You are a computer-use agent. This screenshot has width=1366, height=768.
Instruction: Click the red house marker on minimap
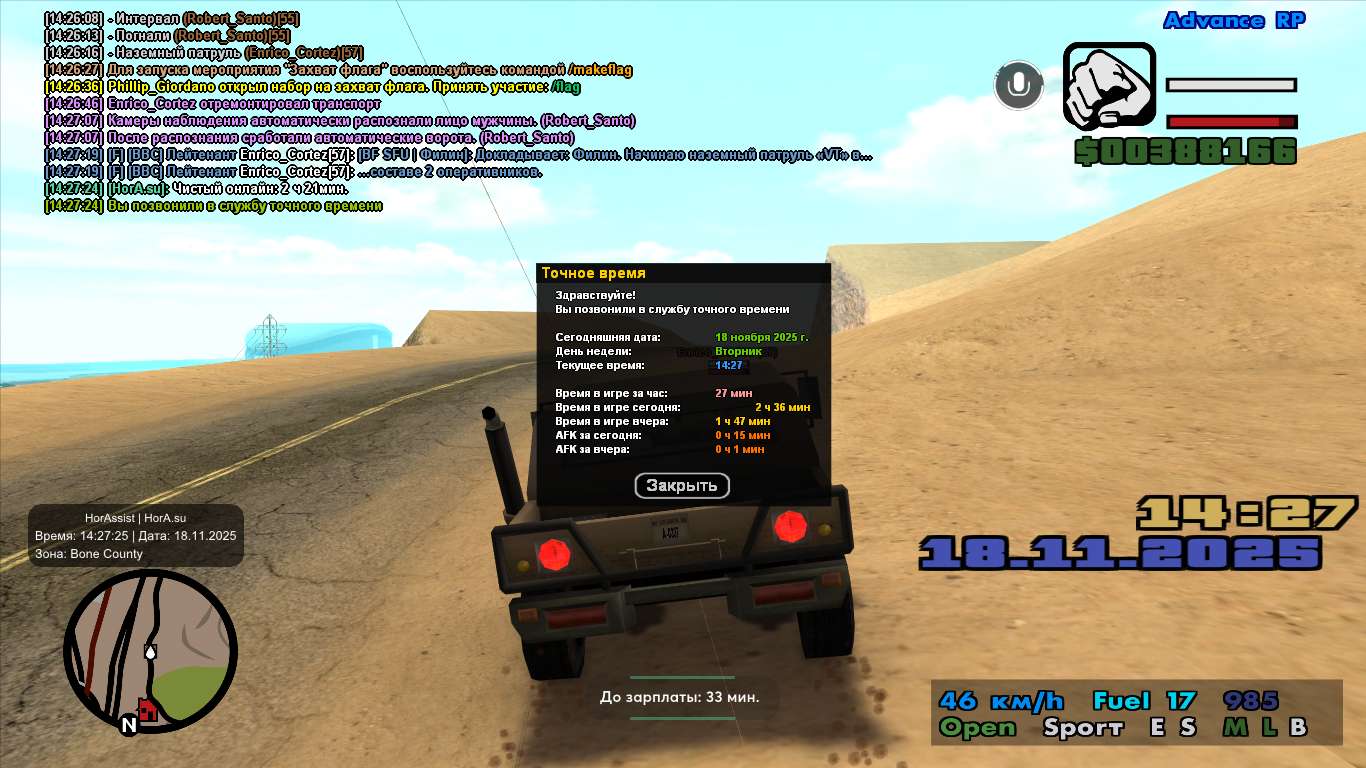(148, 711)
